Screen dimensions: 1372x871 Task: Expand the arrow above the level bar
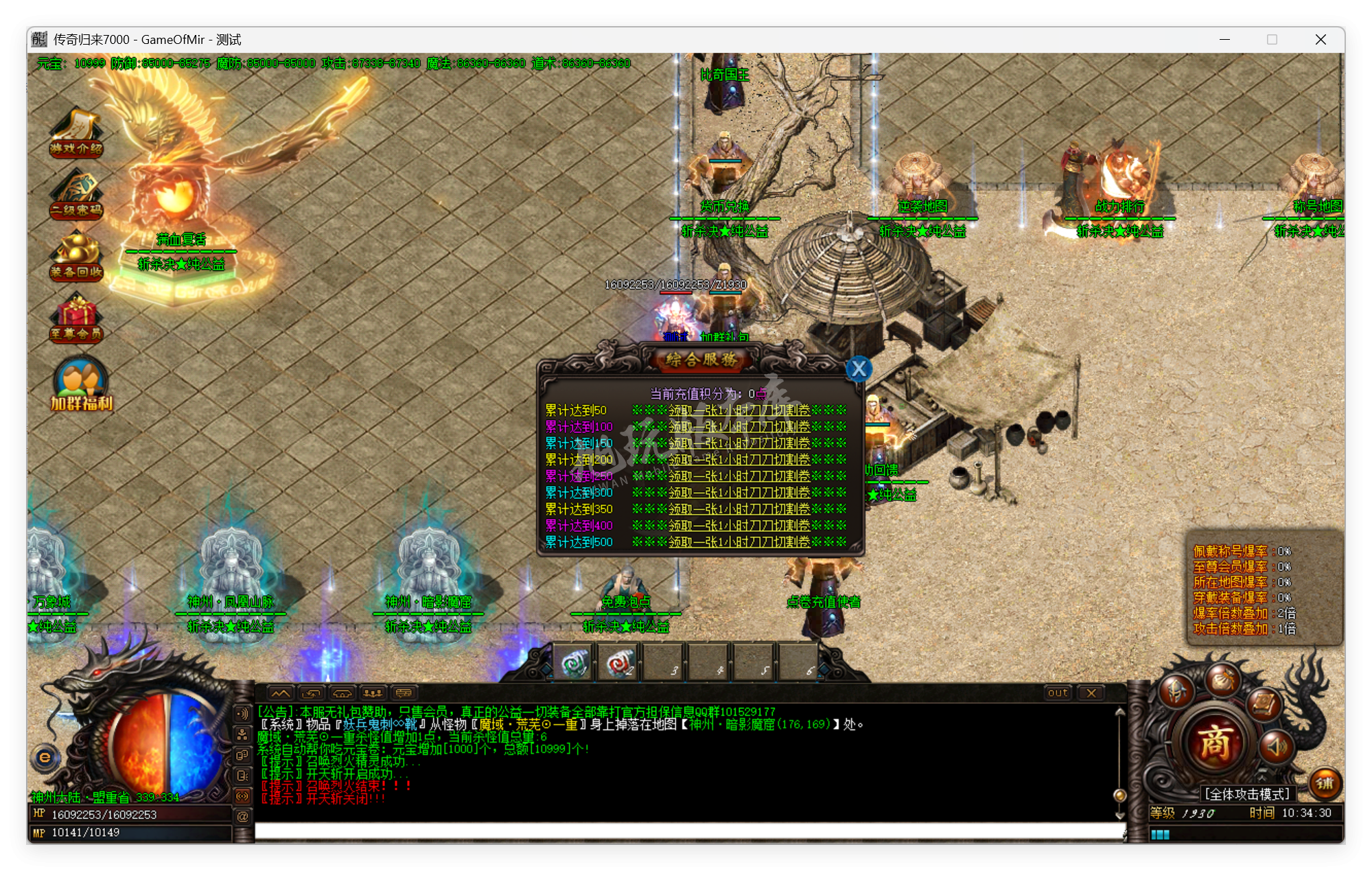(1263, 777)
